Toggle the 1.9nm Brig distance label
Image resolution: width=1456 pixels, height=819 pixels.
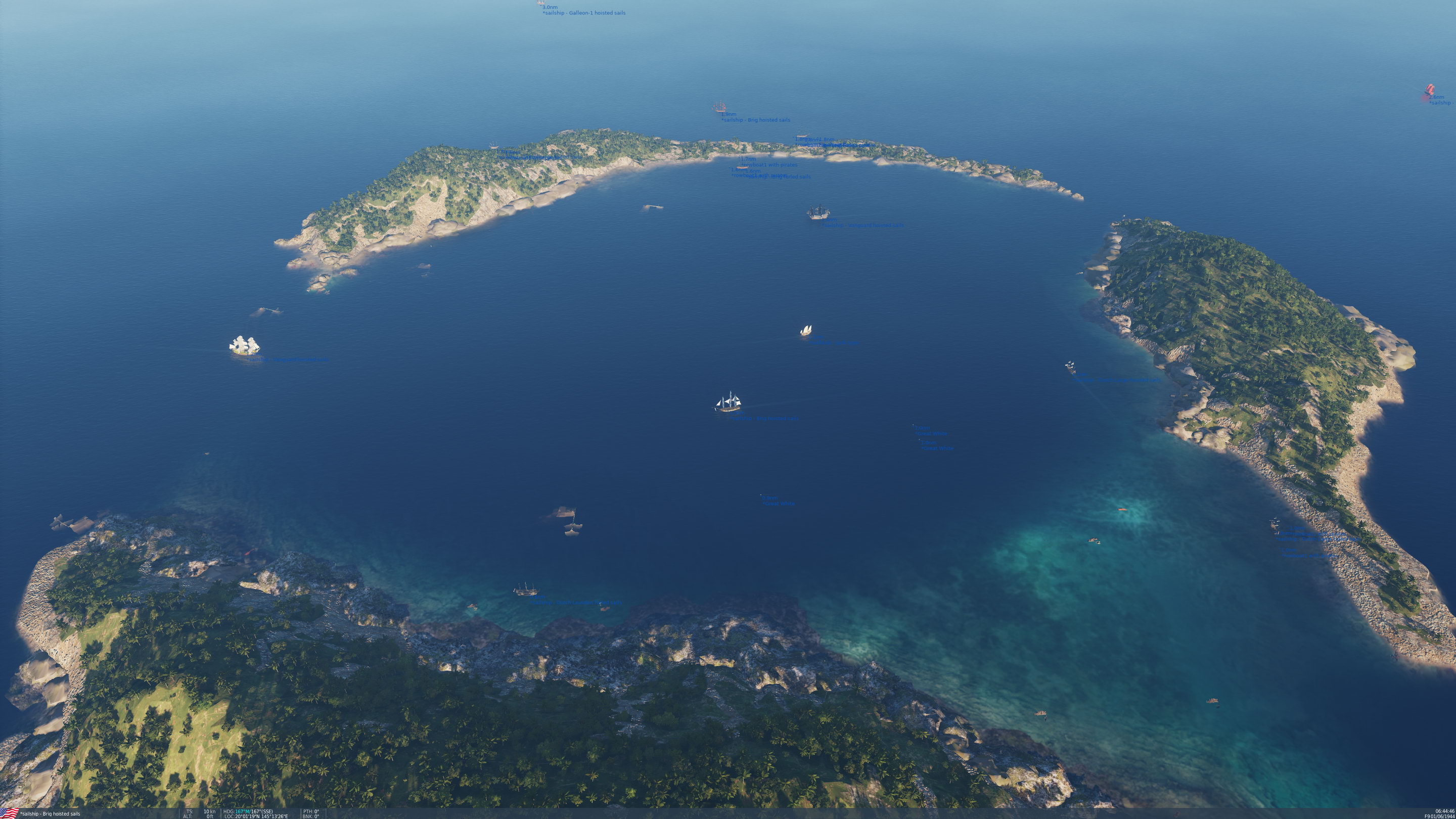[x=728, y=114]
